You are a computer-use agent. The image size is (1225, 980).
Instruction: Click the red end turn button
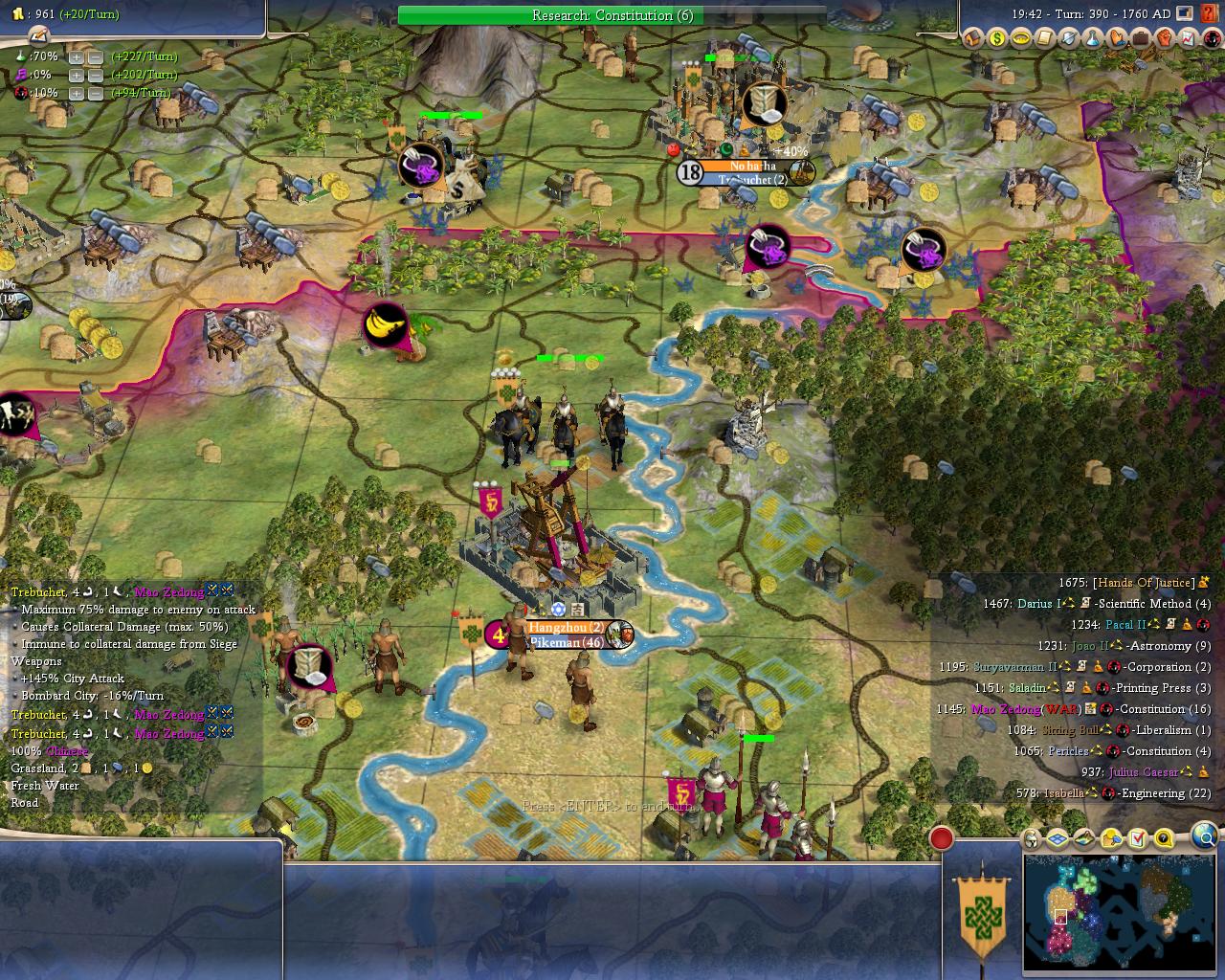[x=942, y=838]
